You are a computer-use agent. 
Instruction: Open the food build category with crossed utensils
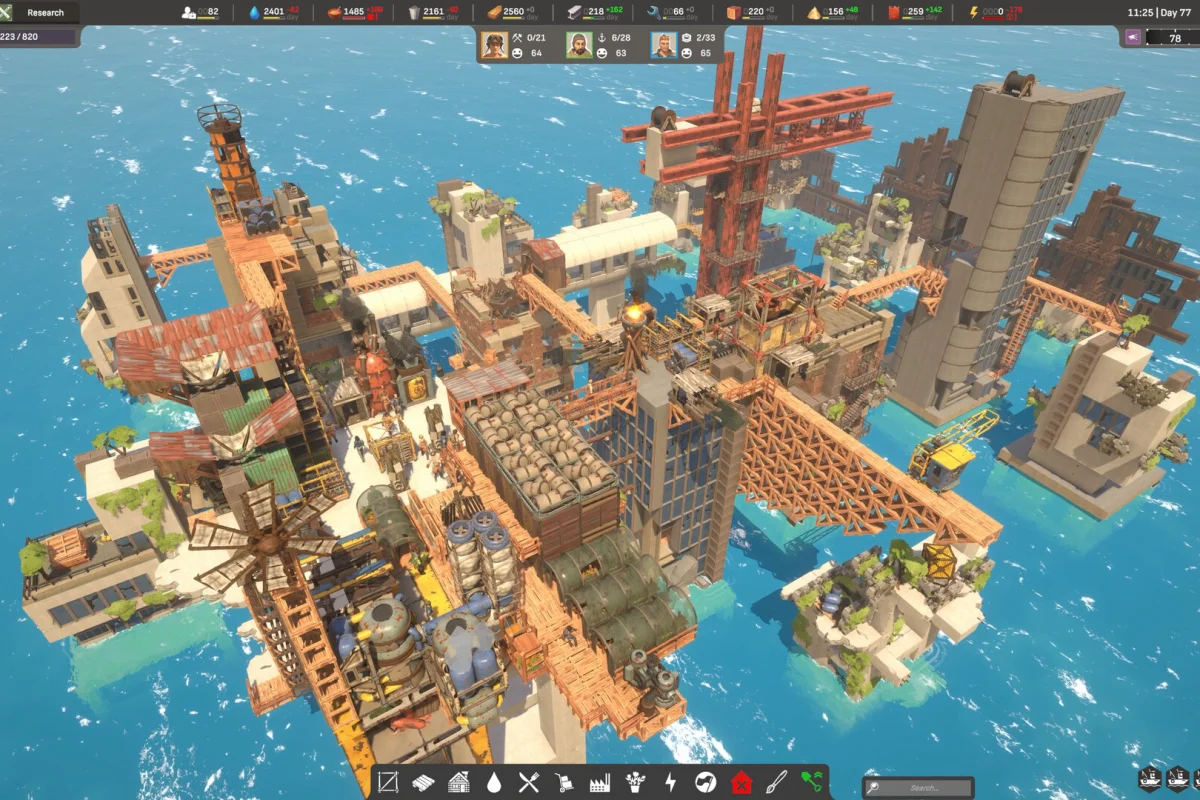point(529,783)
